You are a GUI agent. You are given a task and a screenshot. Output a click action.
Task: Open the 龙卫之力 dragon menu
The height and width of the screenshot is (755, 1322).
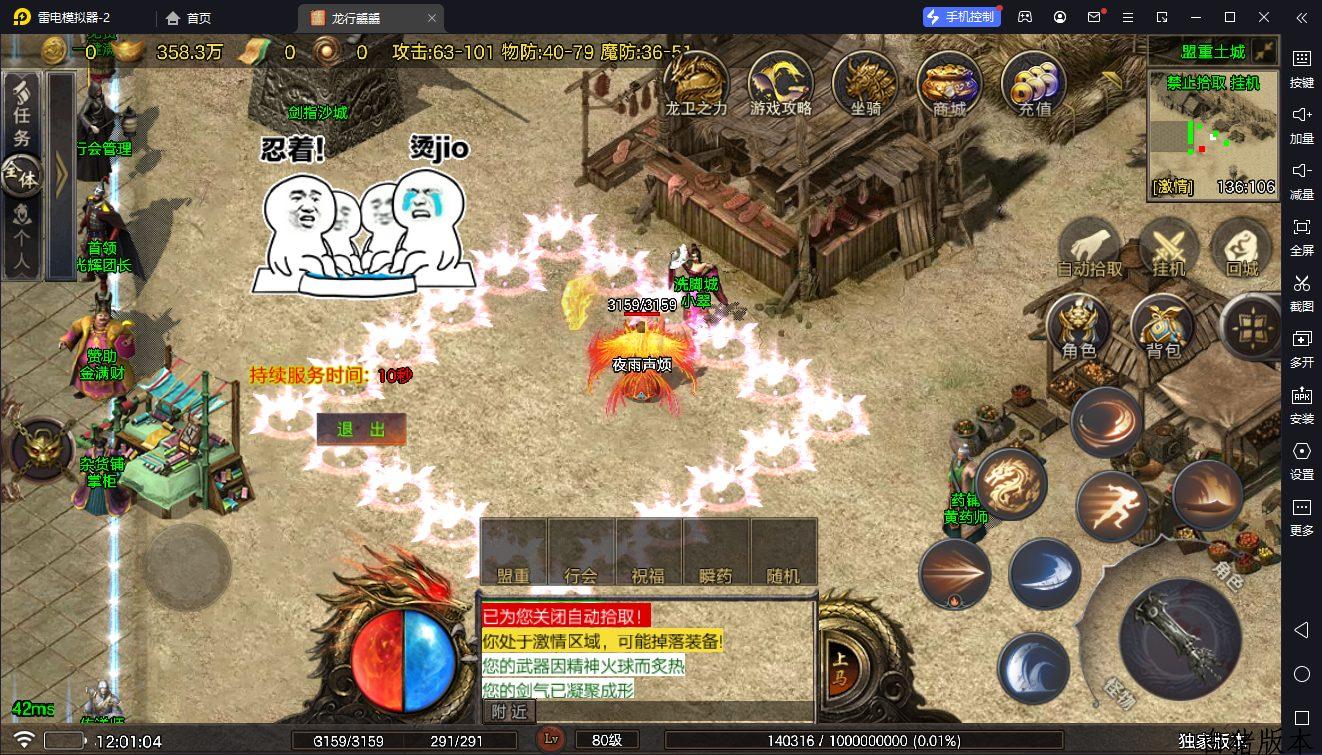click(x=696, y=82)
